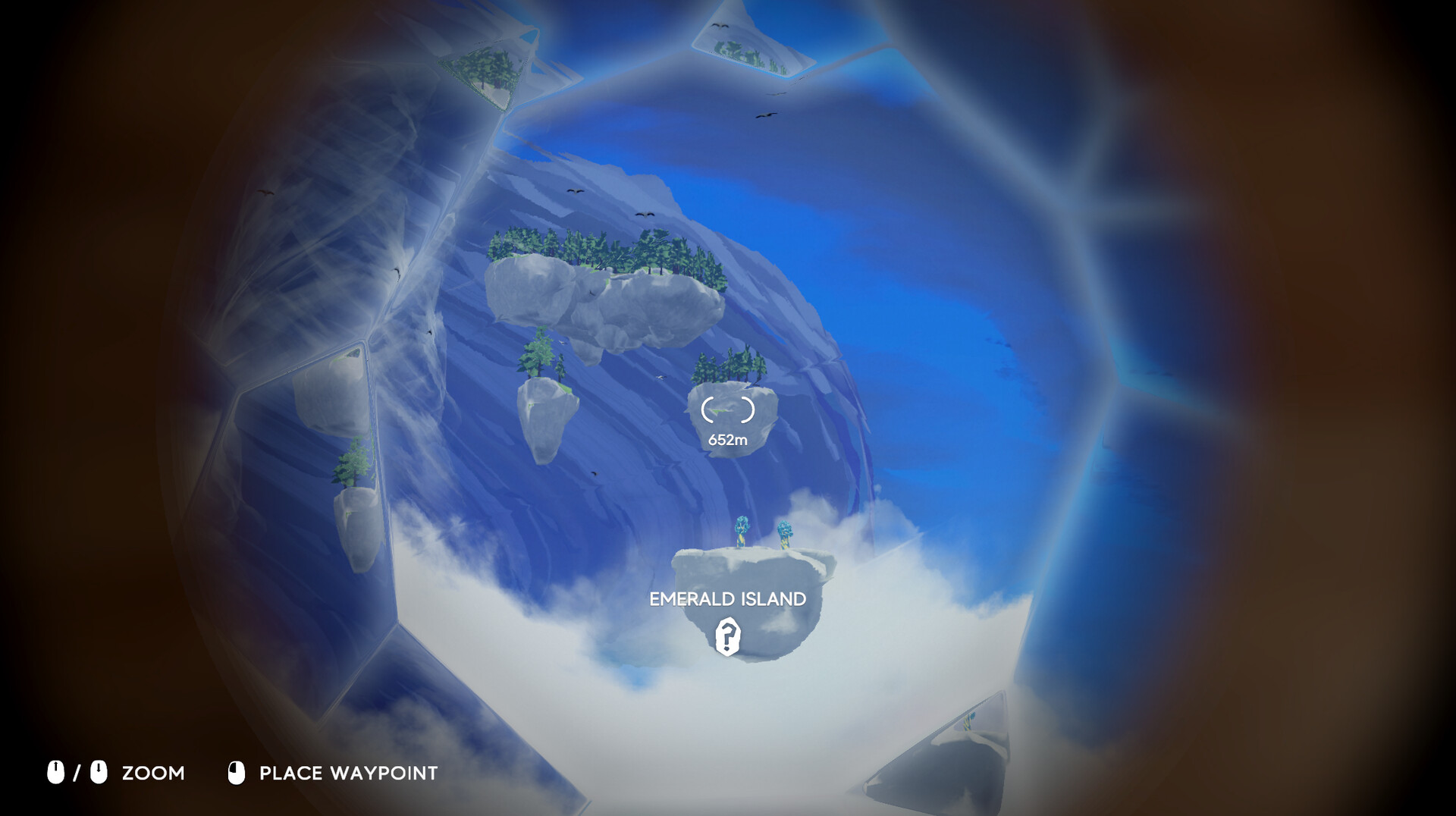The image size is (1456, 816).
Task: Click the scroll-down mouse icon next to ZOOM
Action: pos(97,774)
